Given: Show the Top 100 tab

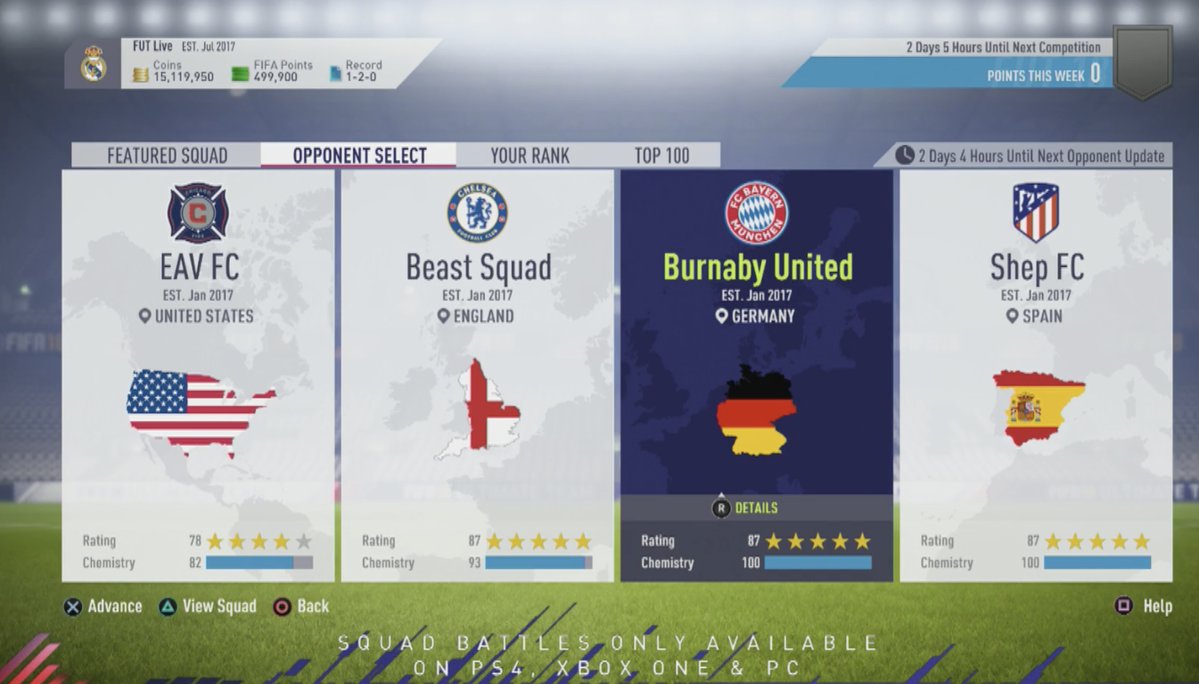Looking at the screenshot, I should click(662, 156).
